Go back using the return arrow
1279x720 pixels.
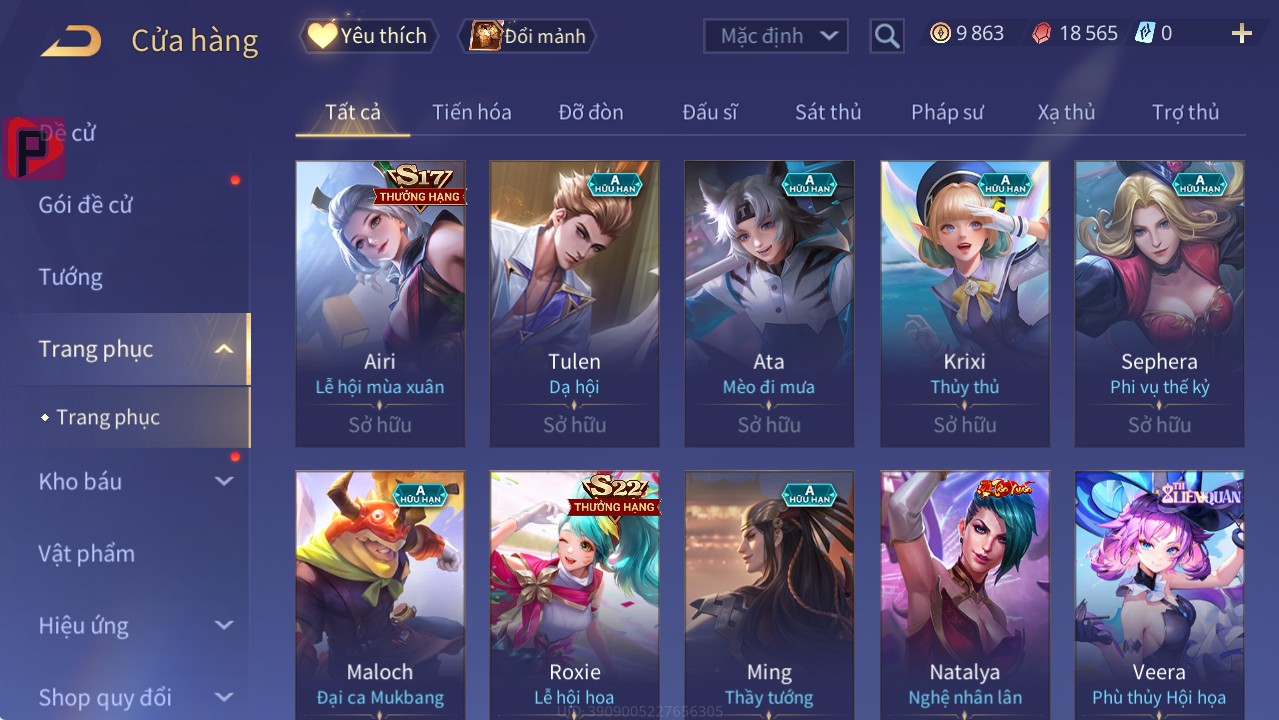click(72, 40)
